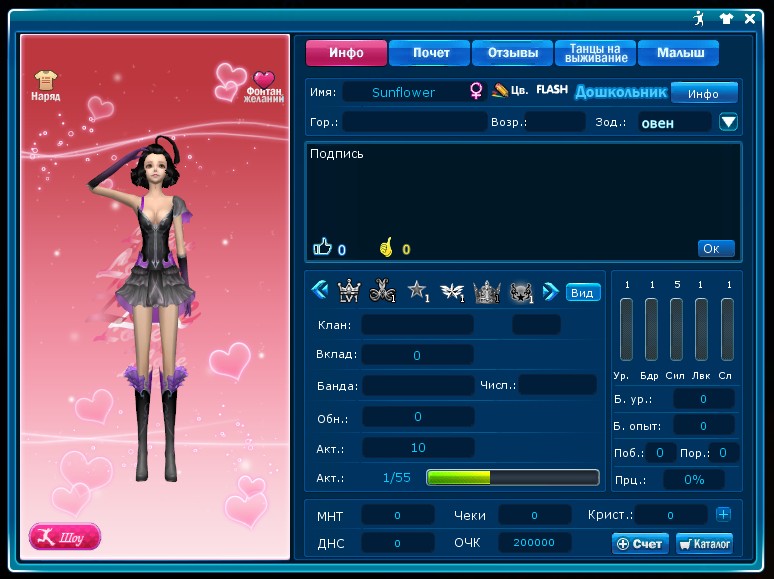The height and width of the screenshot is (579, 774).
Task: Open the Почет tab
Action: (x=429, y=53)
